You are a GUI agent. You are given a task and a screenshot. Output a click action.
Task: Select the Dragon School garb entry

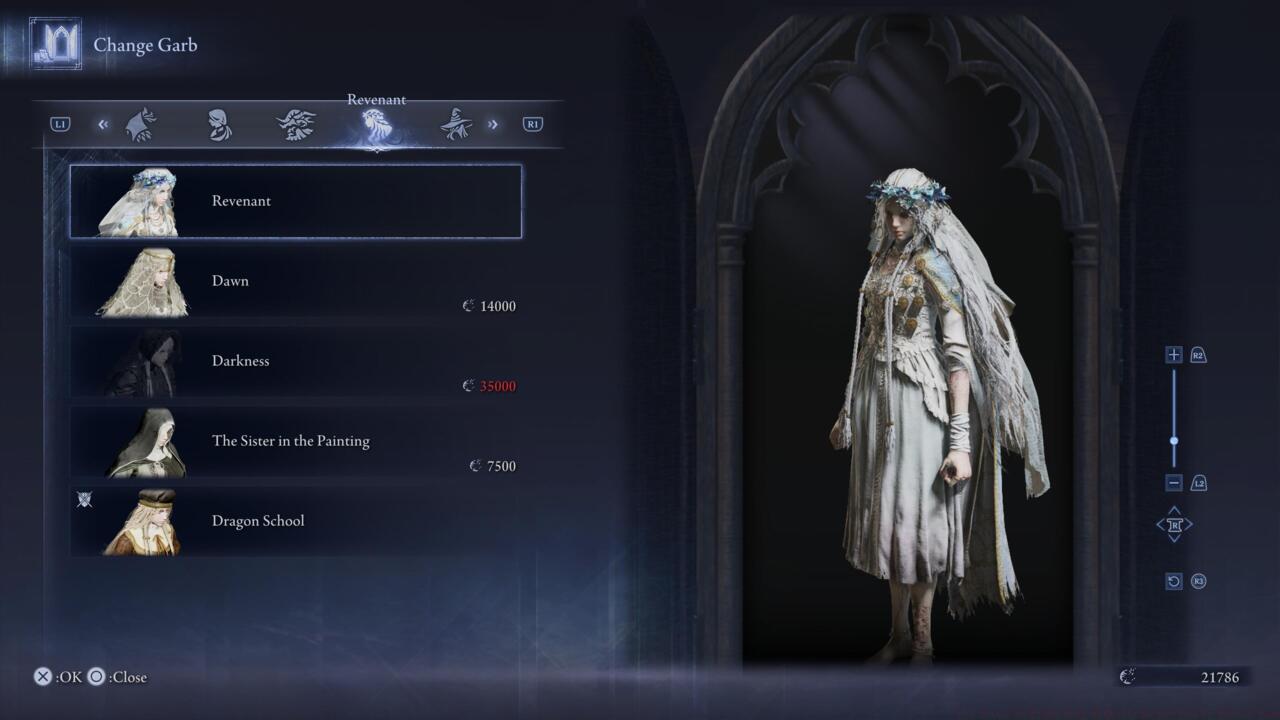(x=295, y=521)
